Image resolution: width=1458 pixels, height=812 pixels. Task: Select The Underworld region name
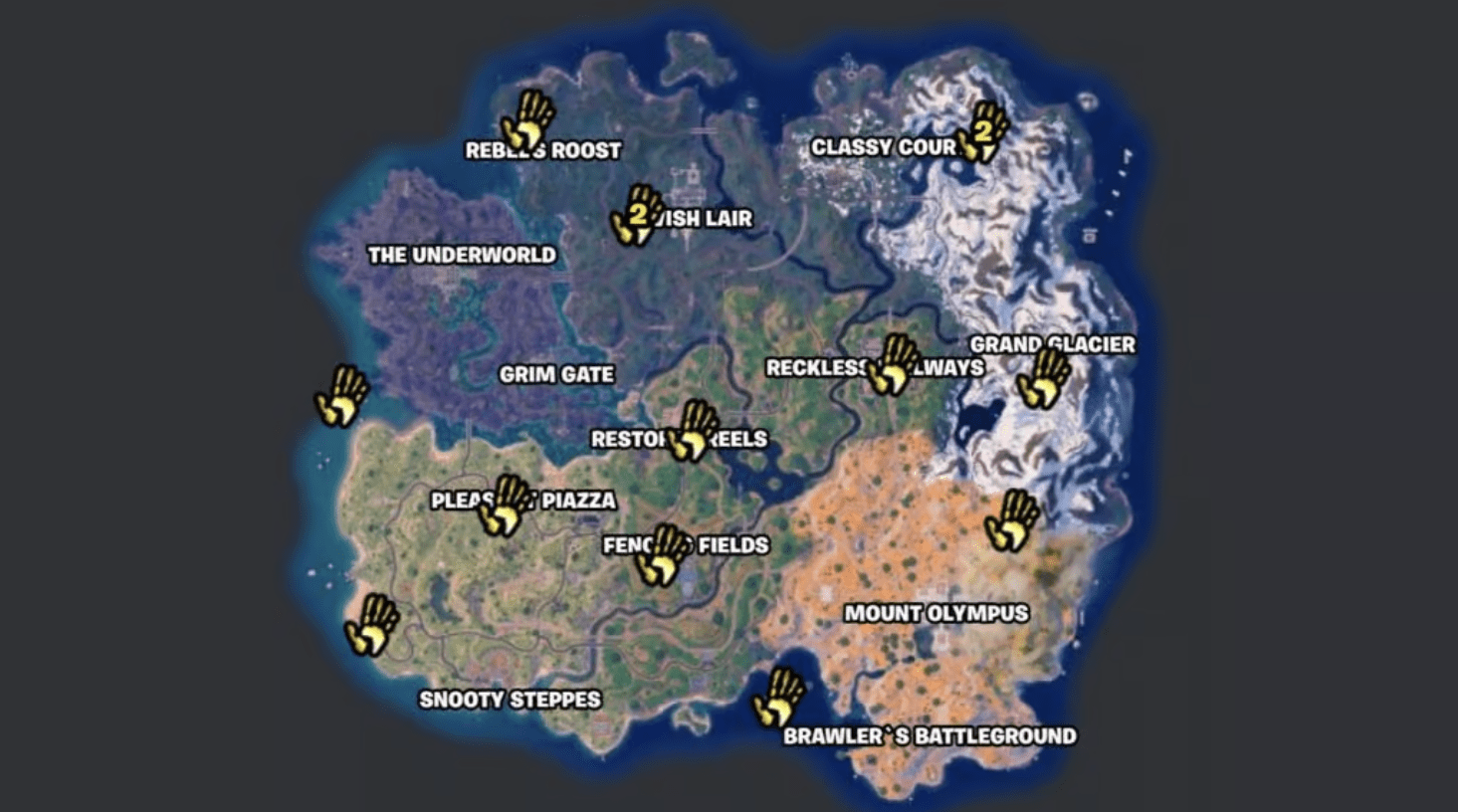click(x=463, y=255)
